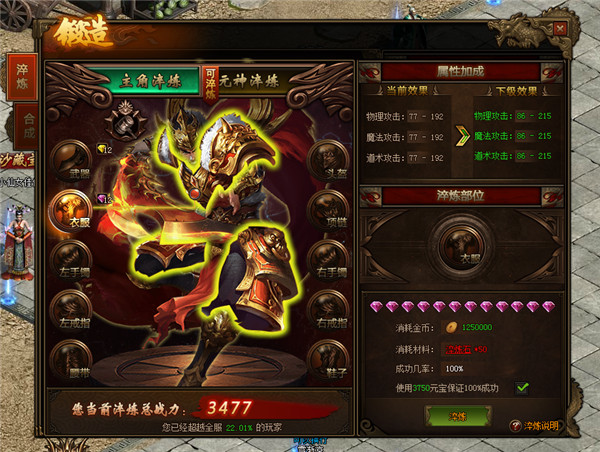Select the 武器 weapon slot
600x452 pixels.
tap(71, 160)
